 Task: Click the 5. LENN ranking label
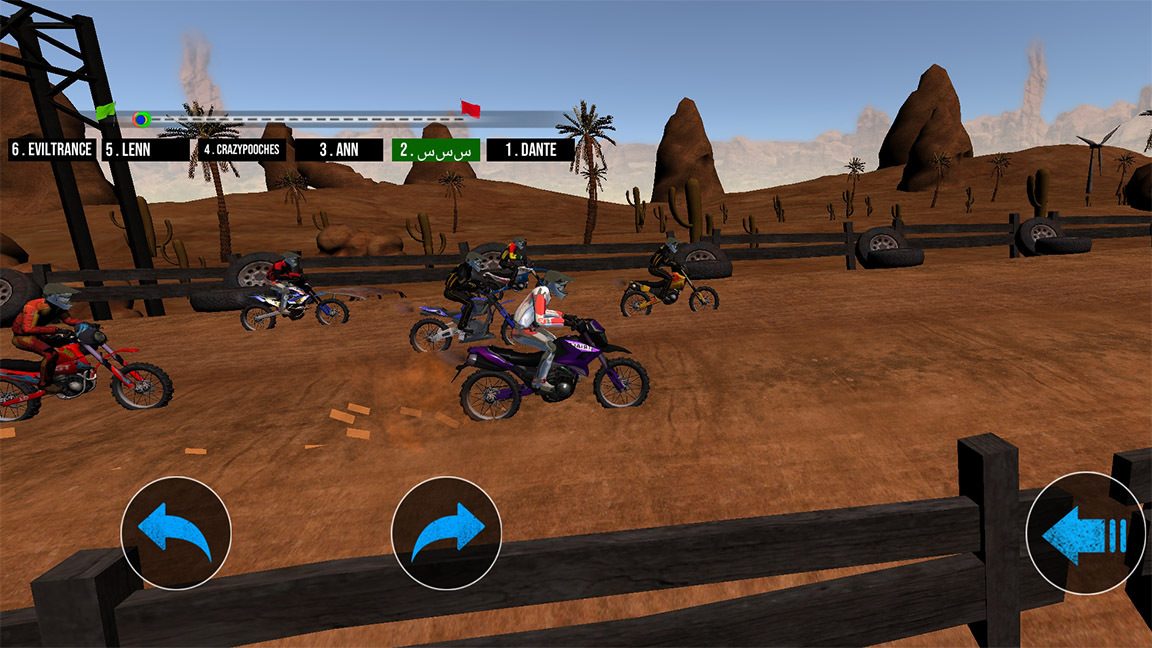pyautogui.click(x=144, y=150)
